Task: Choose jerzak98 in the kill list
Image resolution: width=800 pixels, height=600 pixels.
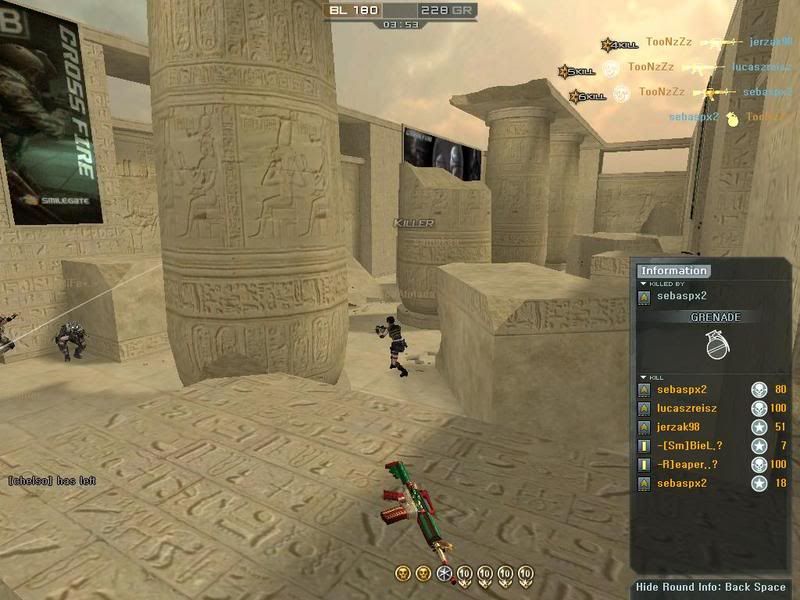Action: (x=678, y=427)
